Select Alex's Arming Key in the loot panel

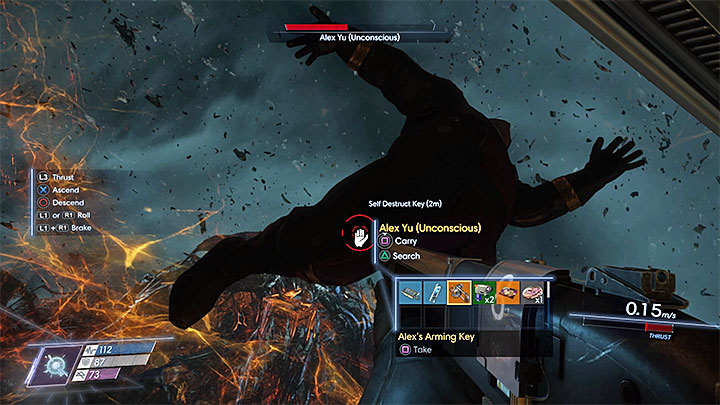(461, 292)
